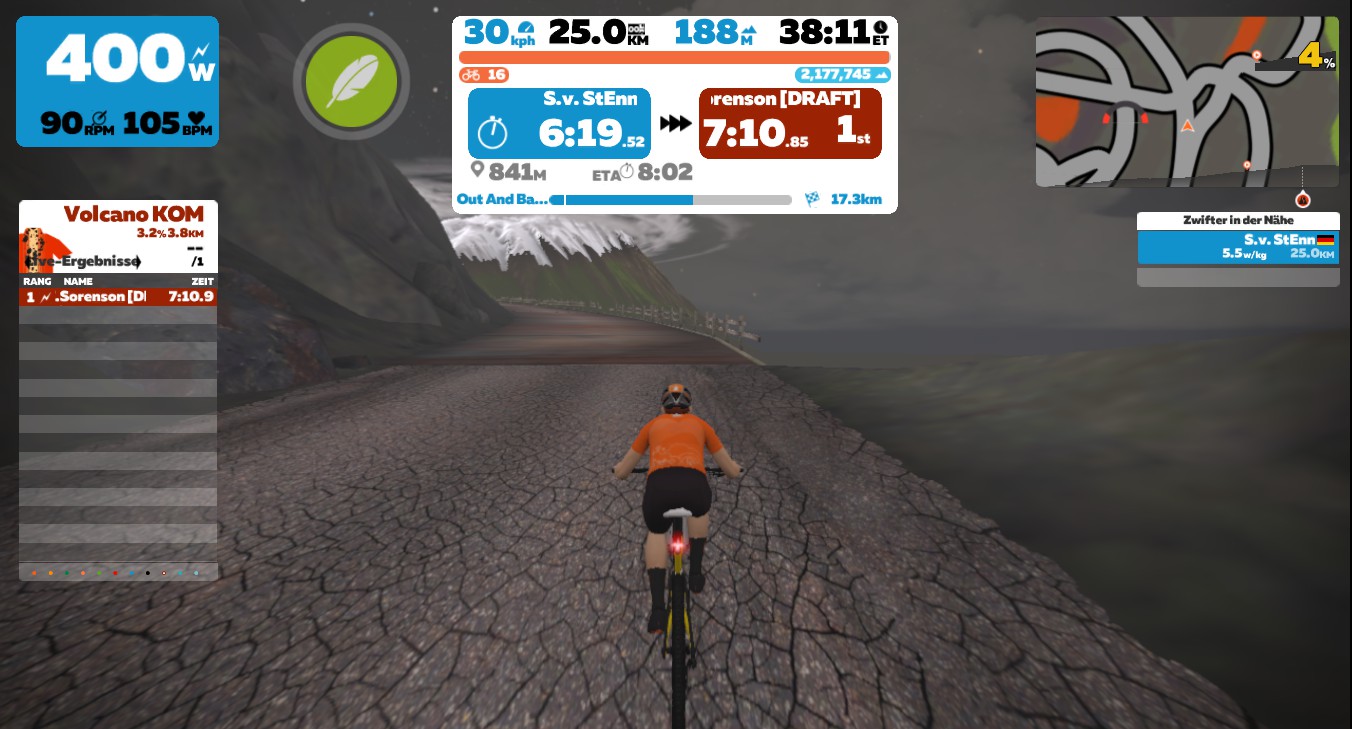Click the Sorenson [DRAFT] 1st place segment card

click(790, 123)
